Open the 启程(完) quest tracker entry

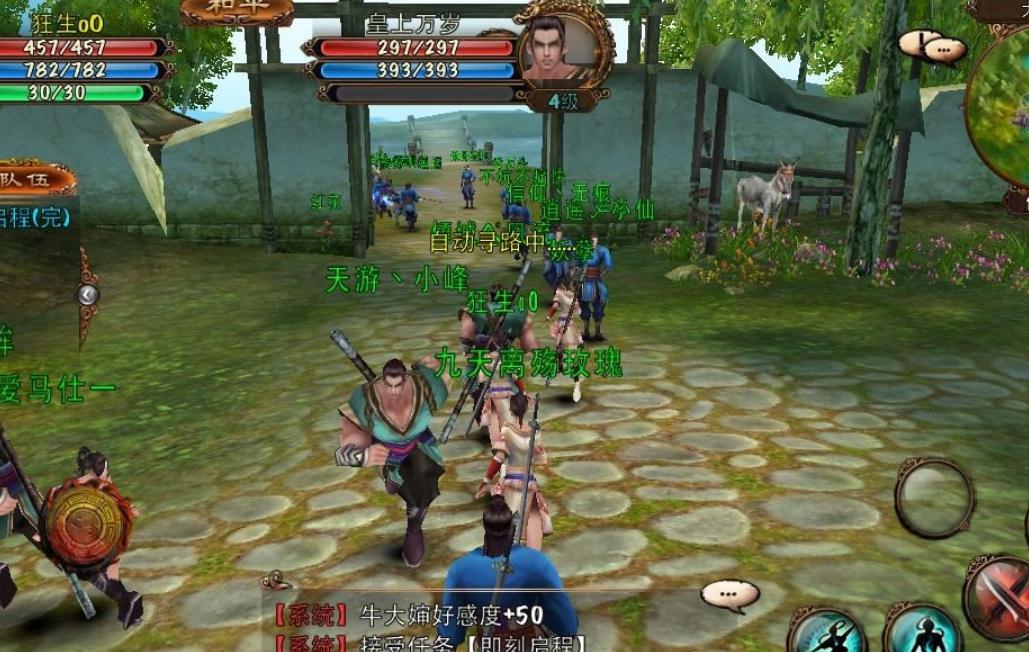click(37, 217)
